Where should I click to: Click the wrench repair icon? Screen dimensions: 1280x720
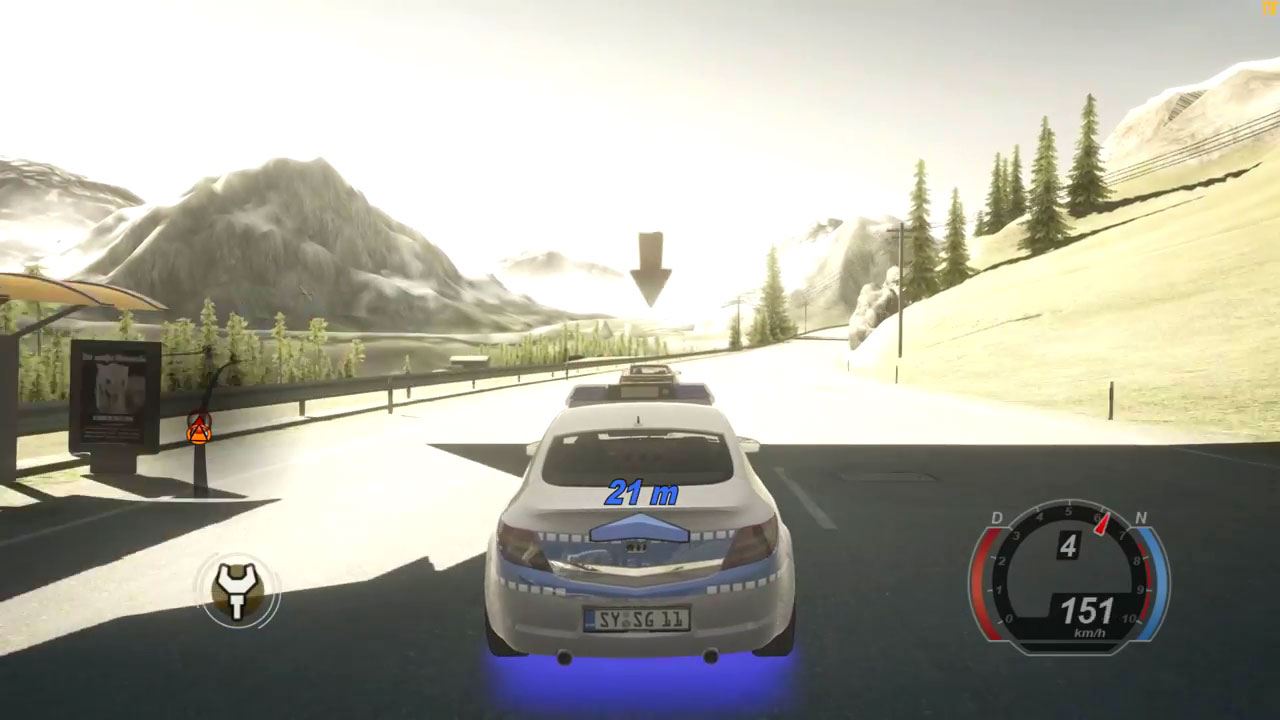click(x=238, y=591)
